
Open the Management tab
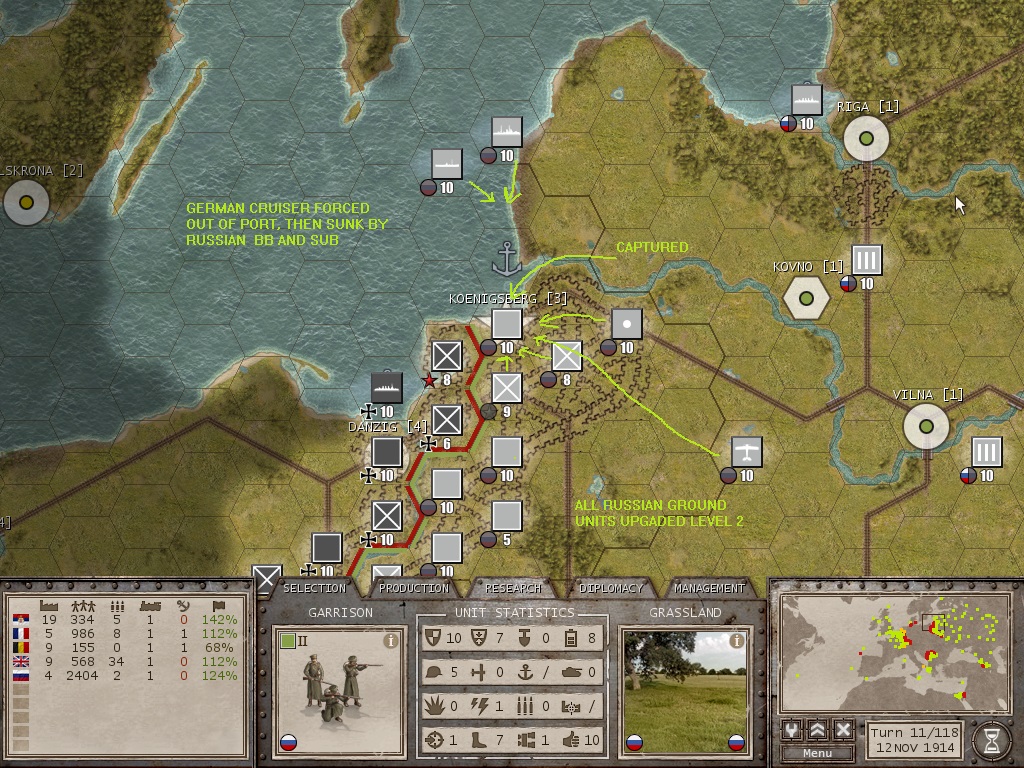[708, 588]
